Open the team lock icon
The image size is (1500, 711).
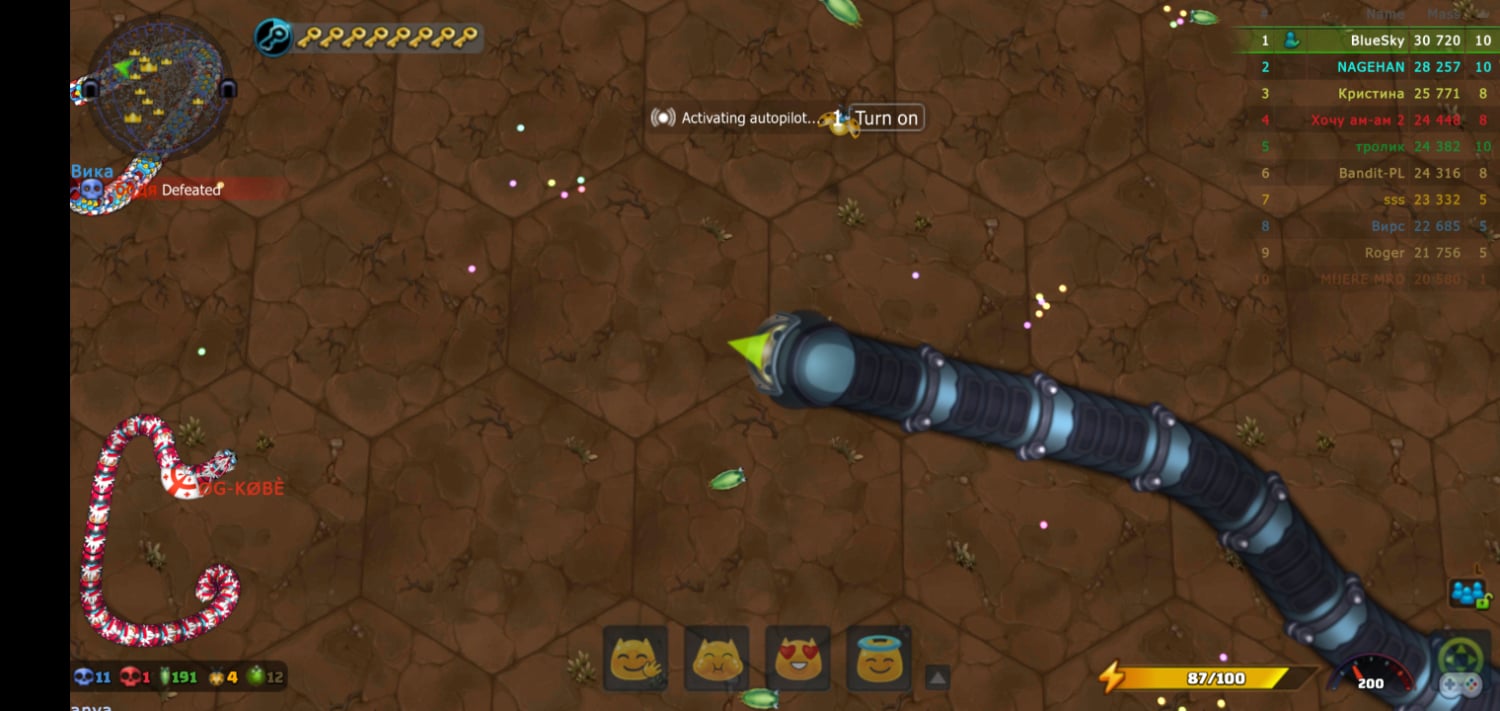(1468, 593)
